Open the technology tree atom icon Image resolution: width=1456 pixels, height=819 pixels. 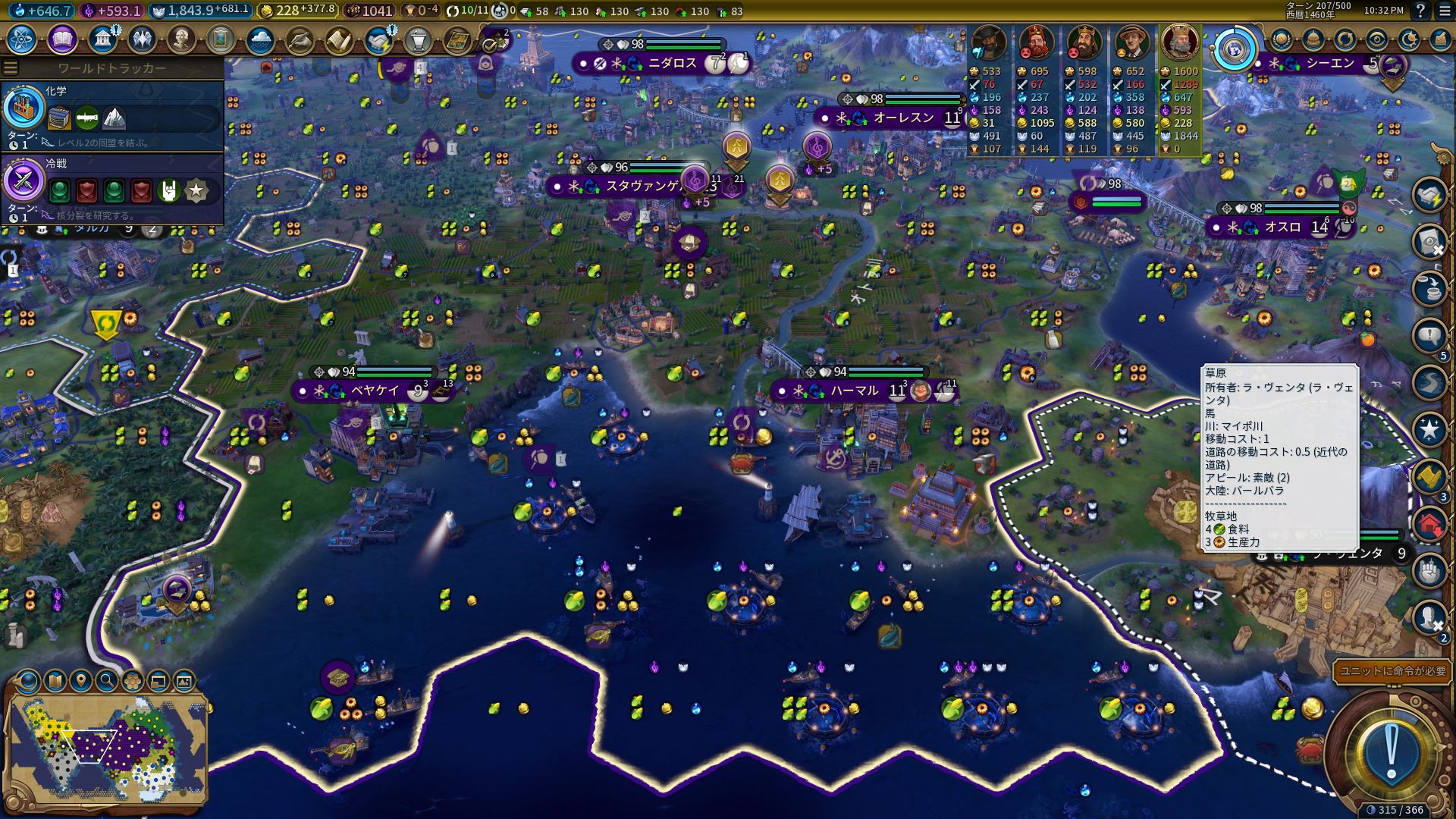click(x=23, y=39)
